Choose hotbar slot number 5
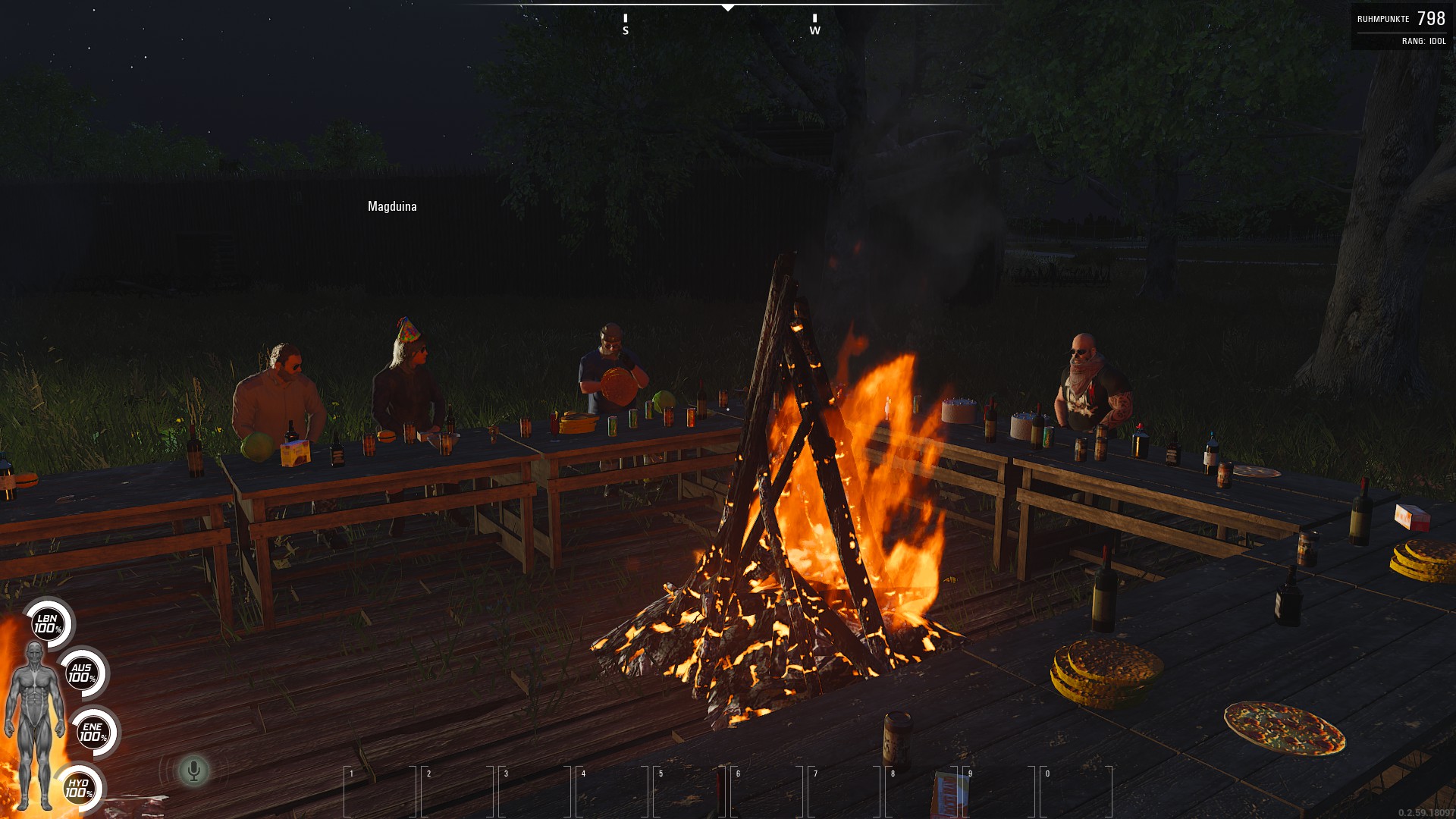 pyautogui.click(x=689, y=791)
